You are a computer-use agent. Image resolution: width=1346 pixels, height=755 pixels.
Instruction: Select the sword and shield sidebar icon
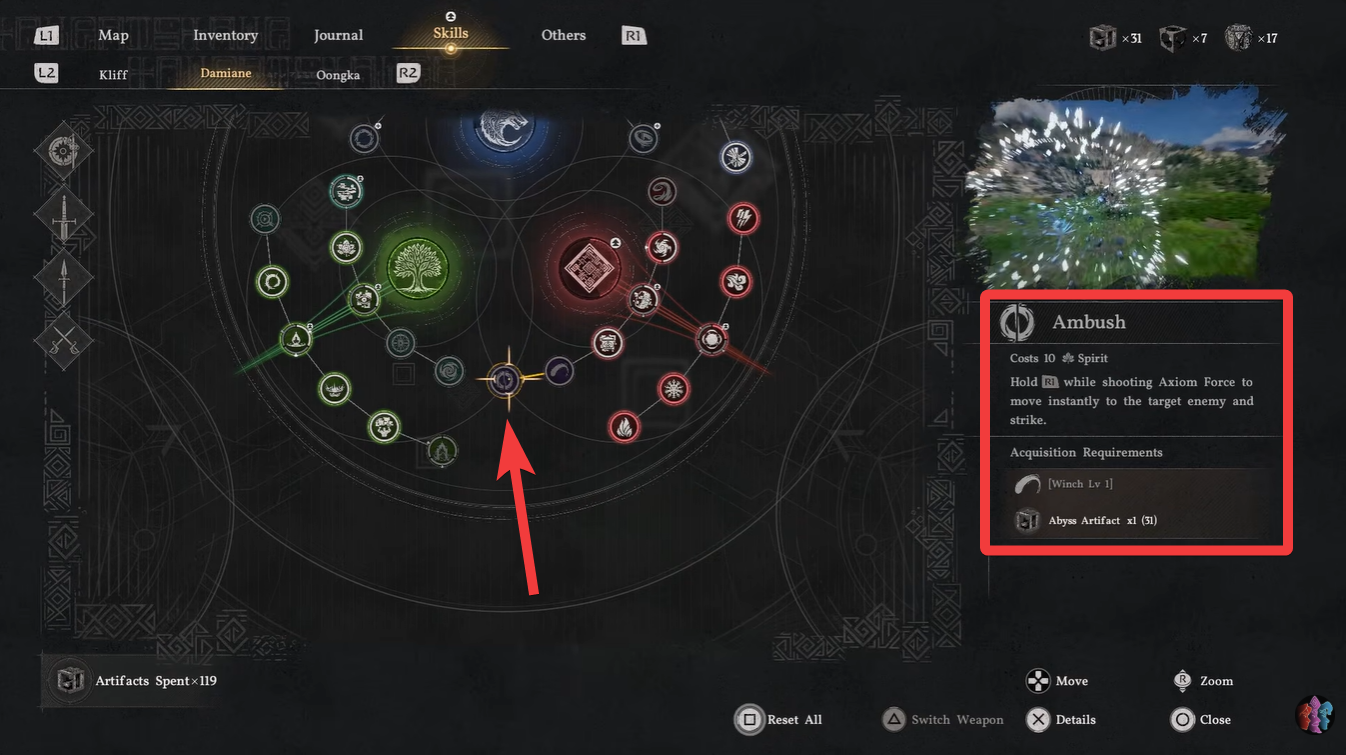63,150
